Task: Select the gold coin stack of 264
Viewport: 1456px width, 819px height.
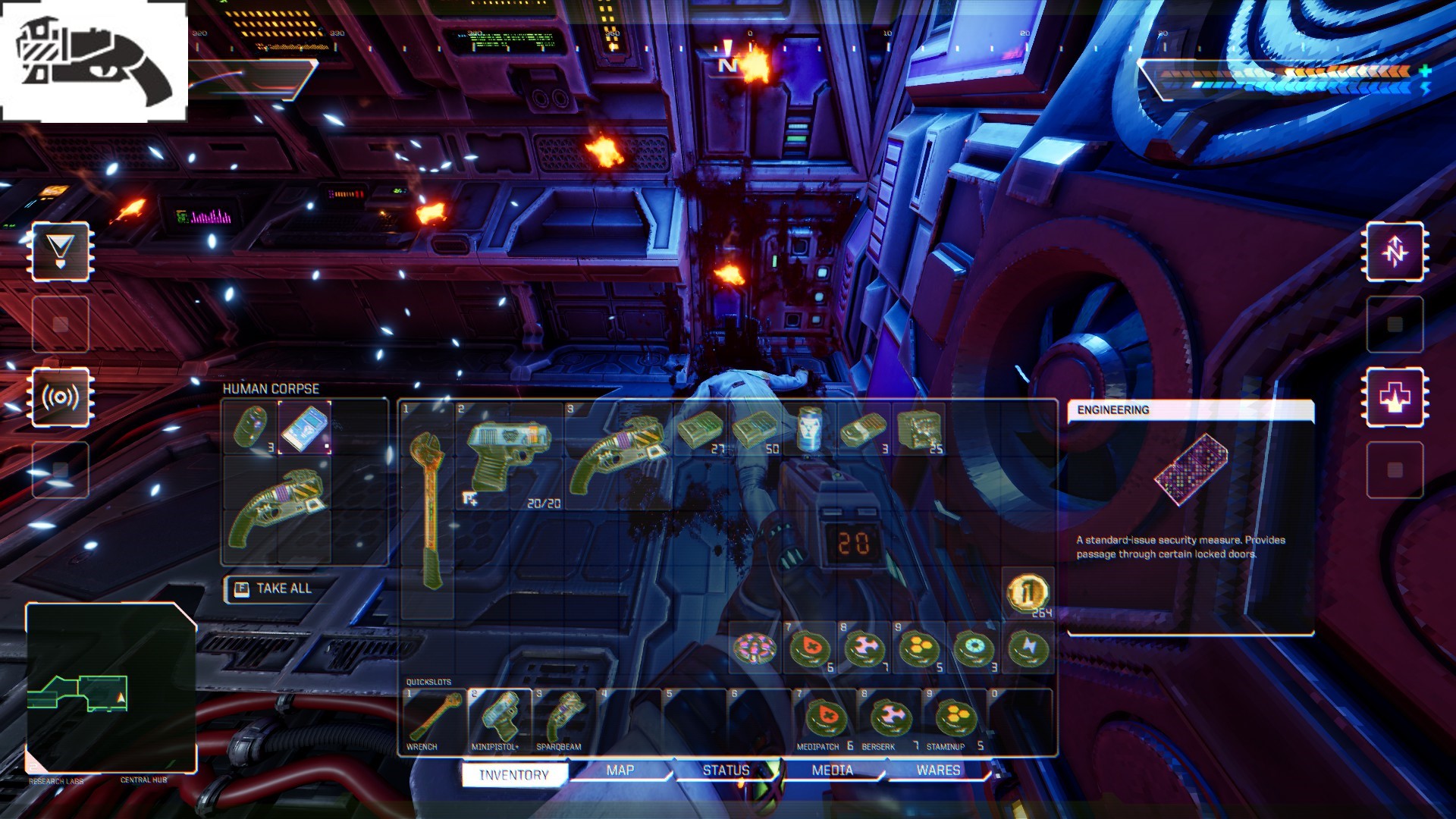Action: coord(1028,592)
